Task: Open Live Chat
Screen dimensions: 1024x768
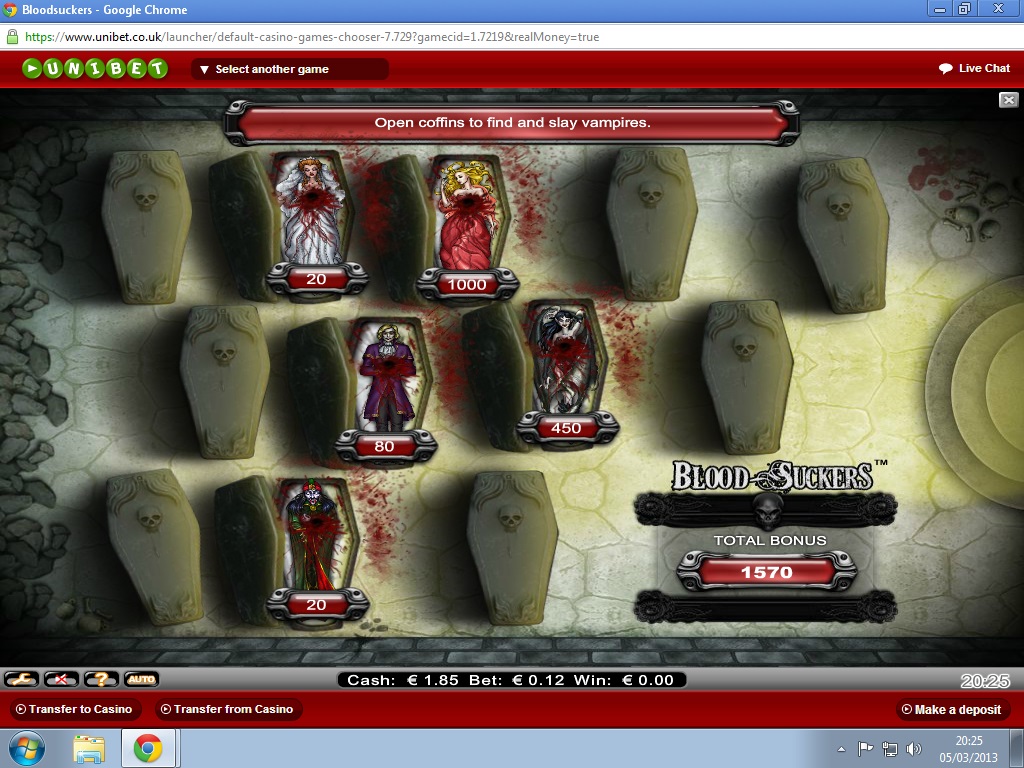Action: click(x=974, y=68)
